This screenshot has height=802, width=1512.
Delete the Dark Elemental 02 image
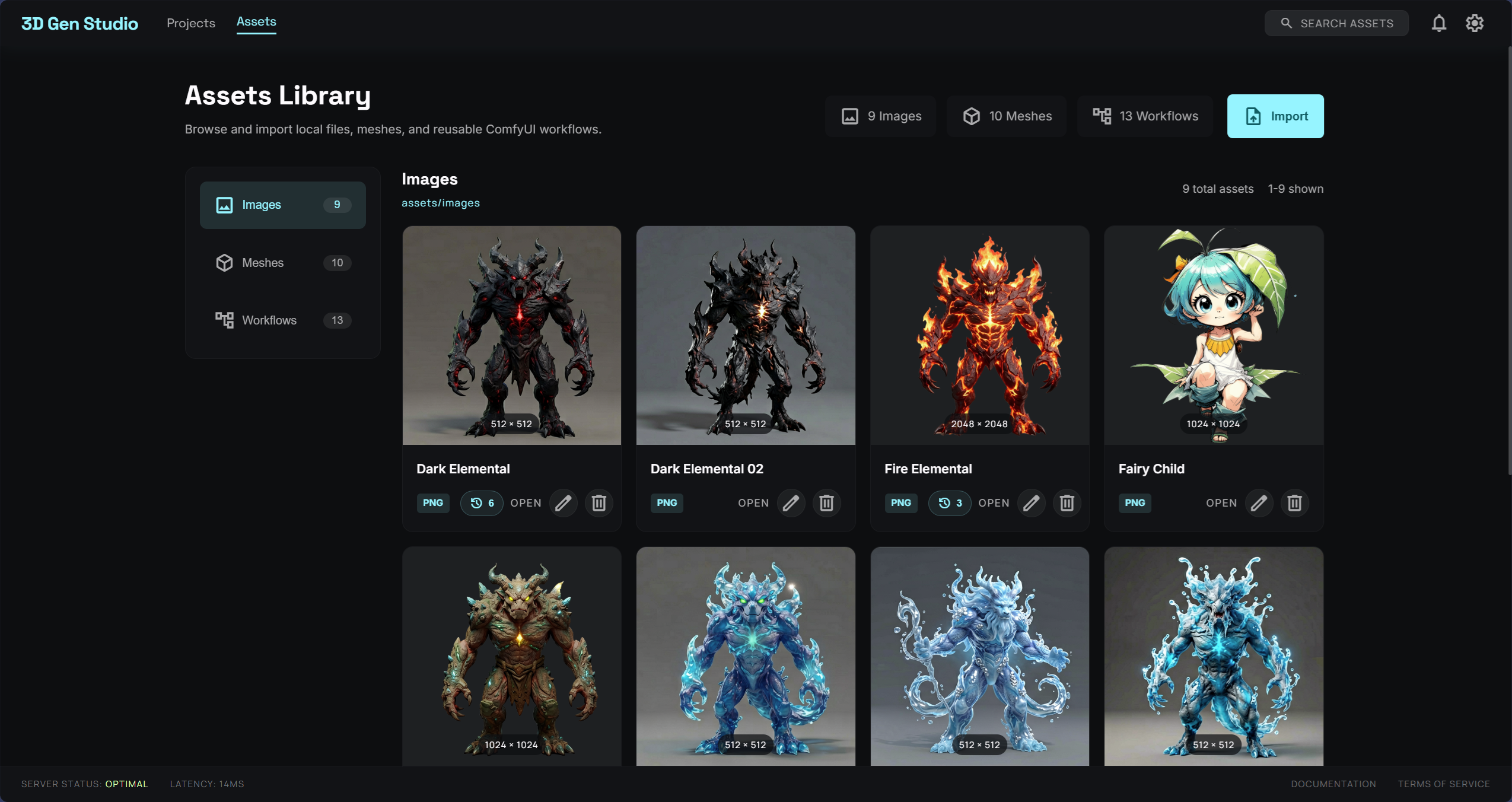pyautogui.click(x=826, y=503)
